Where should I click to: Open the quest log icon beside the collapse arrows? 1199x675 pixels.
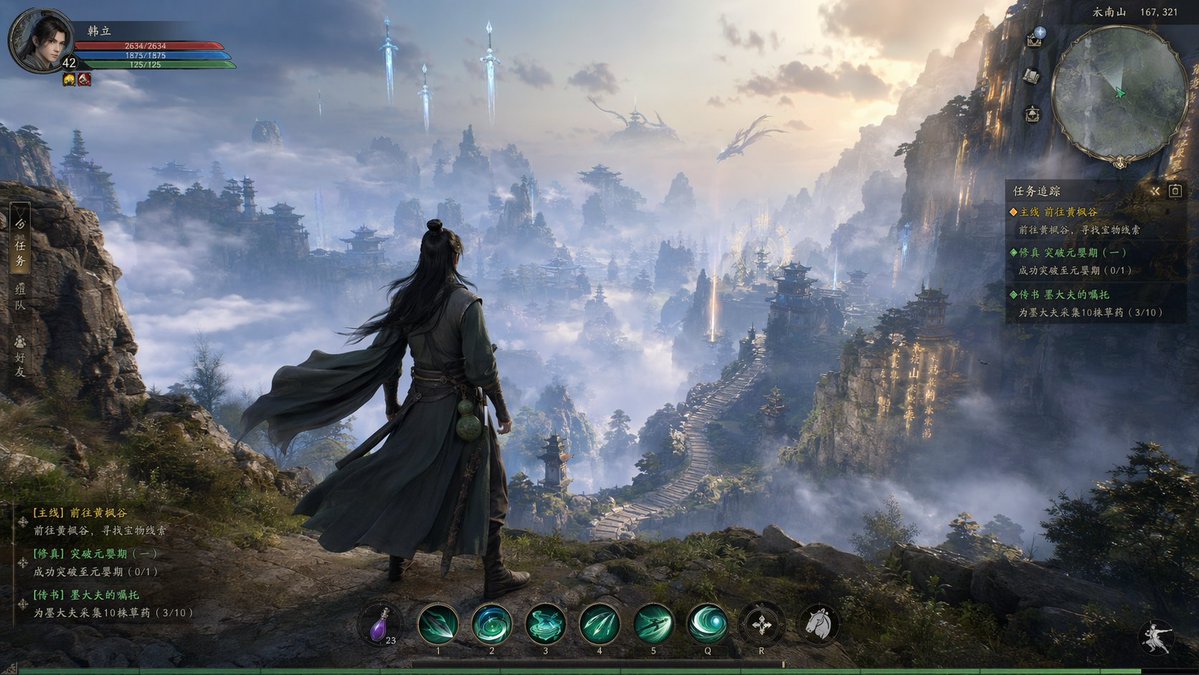click(x=1176, y=190)
